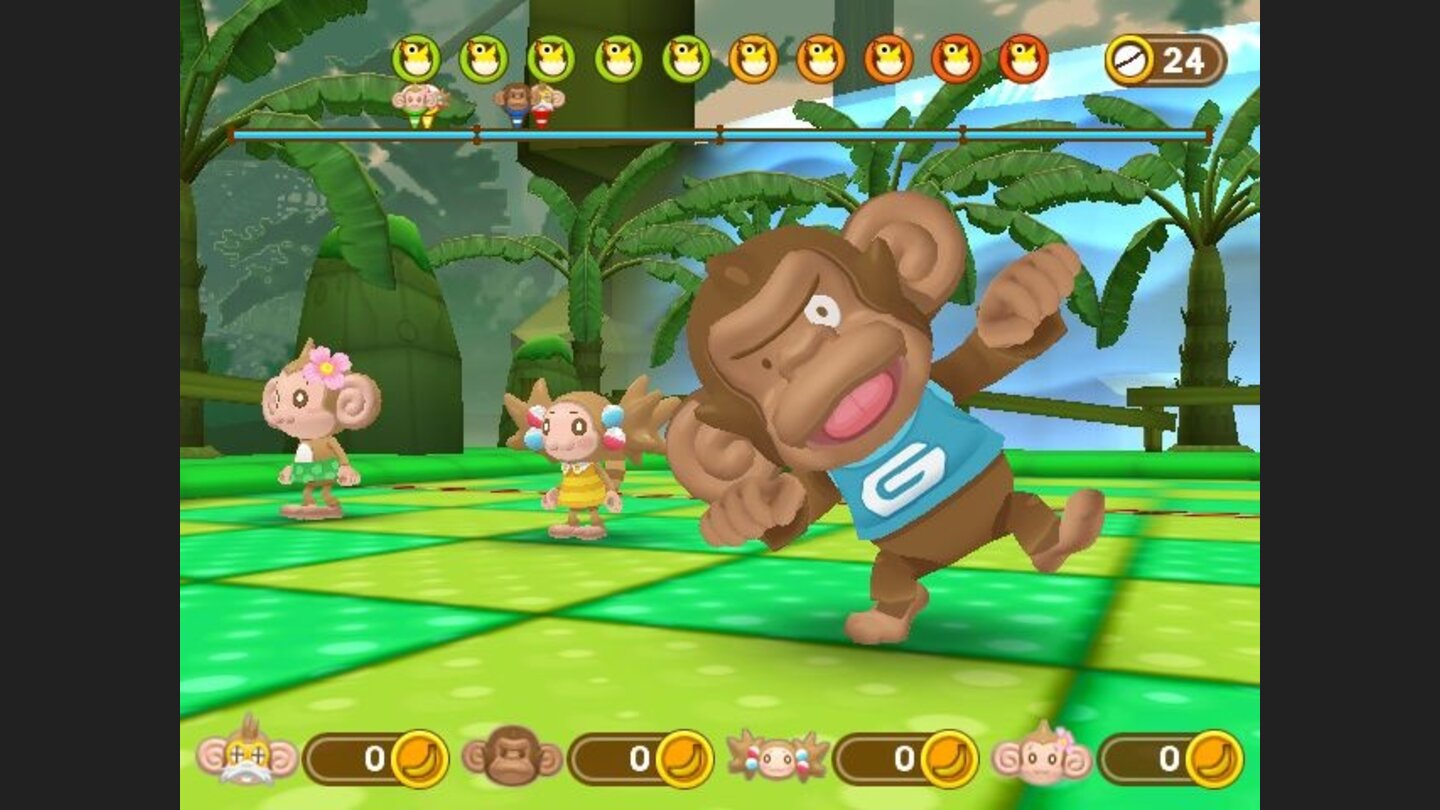
Task: Click the first orange chick icon
Action: [x=754, y=58]
